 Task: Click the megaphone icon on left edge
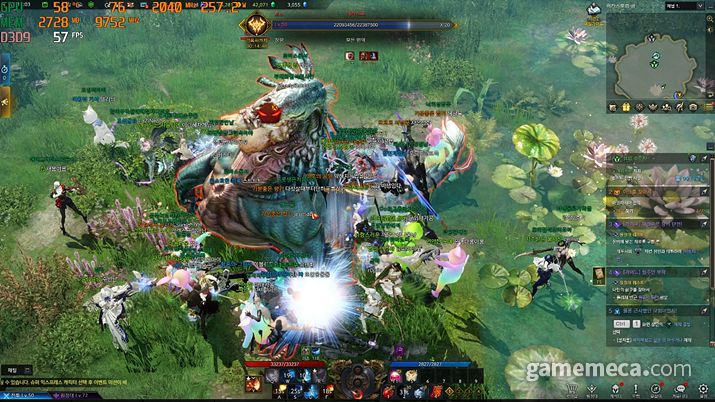coord(5,100)
